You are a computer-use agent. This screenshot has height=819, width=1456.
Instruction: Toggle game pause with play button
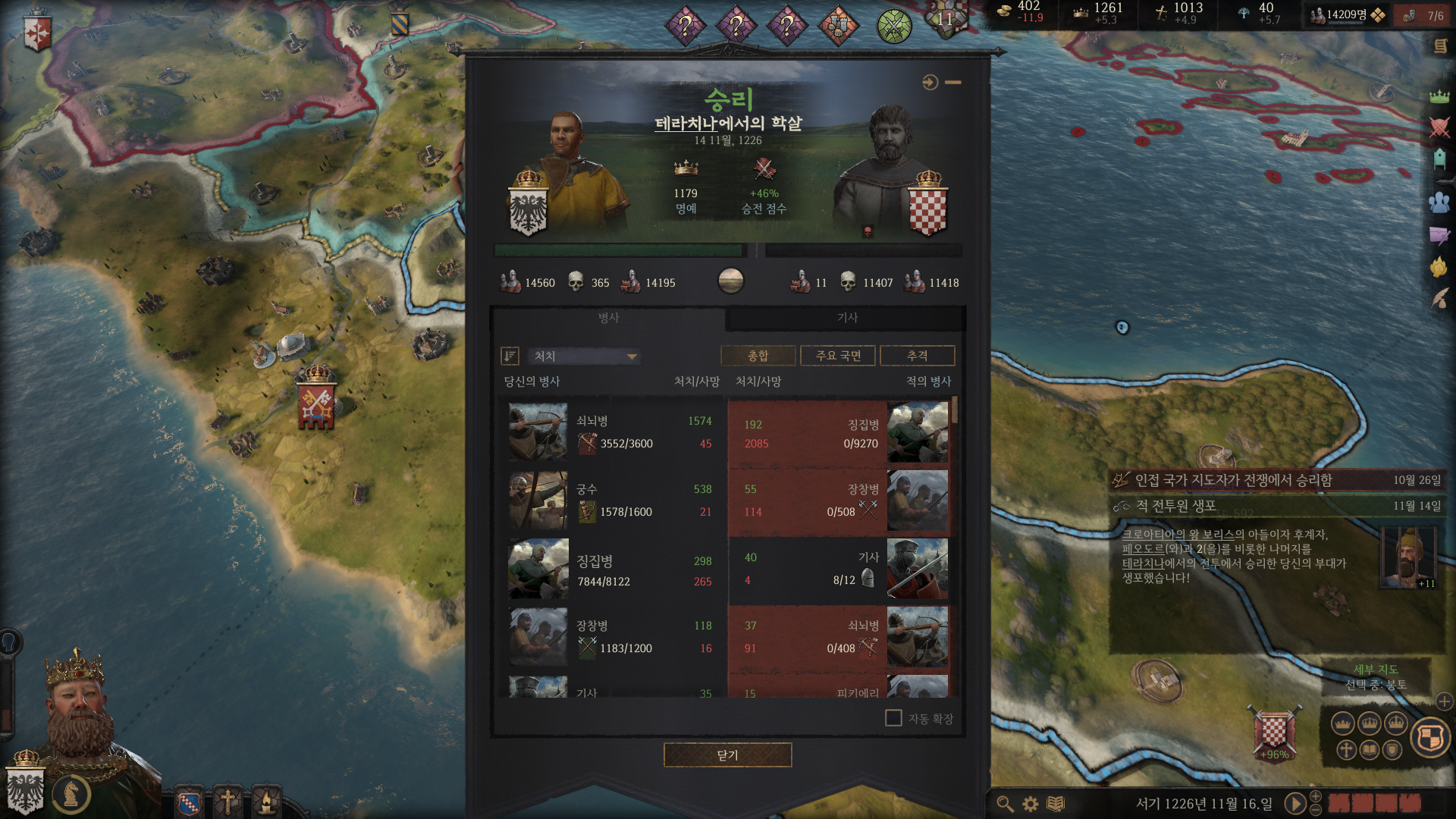pyautogui.click(x=1294, y=803)
